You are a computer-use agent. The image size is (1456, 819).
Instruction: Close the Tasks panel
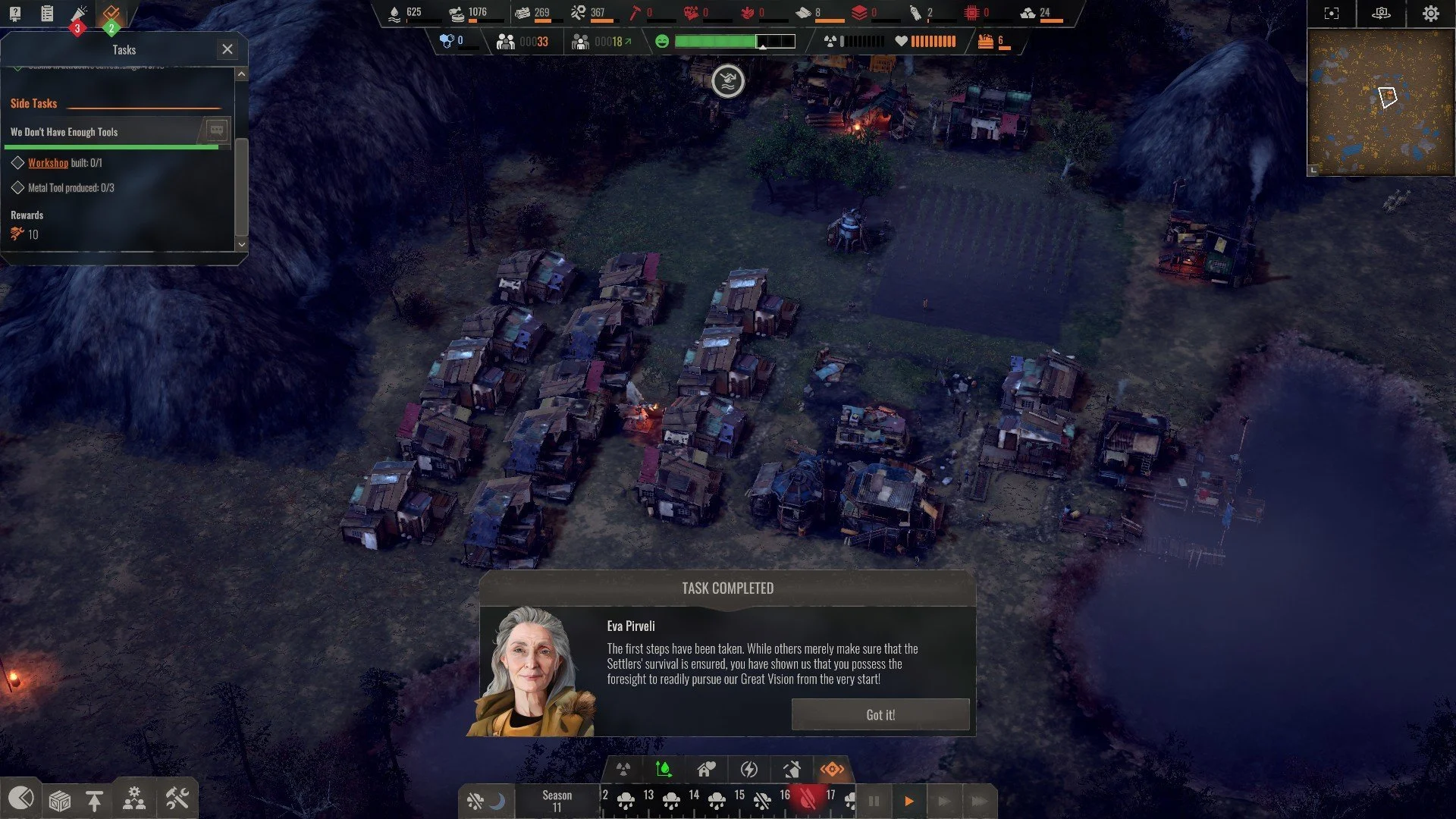click(x=227, y=49)
